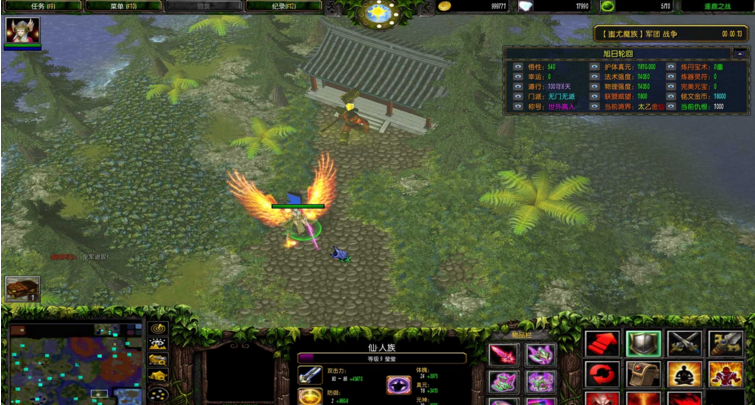Click the day-night clock indicator
755x405 pixels.
tap(378, 12)
